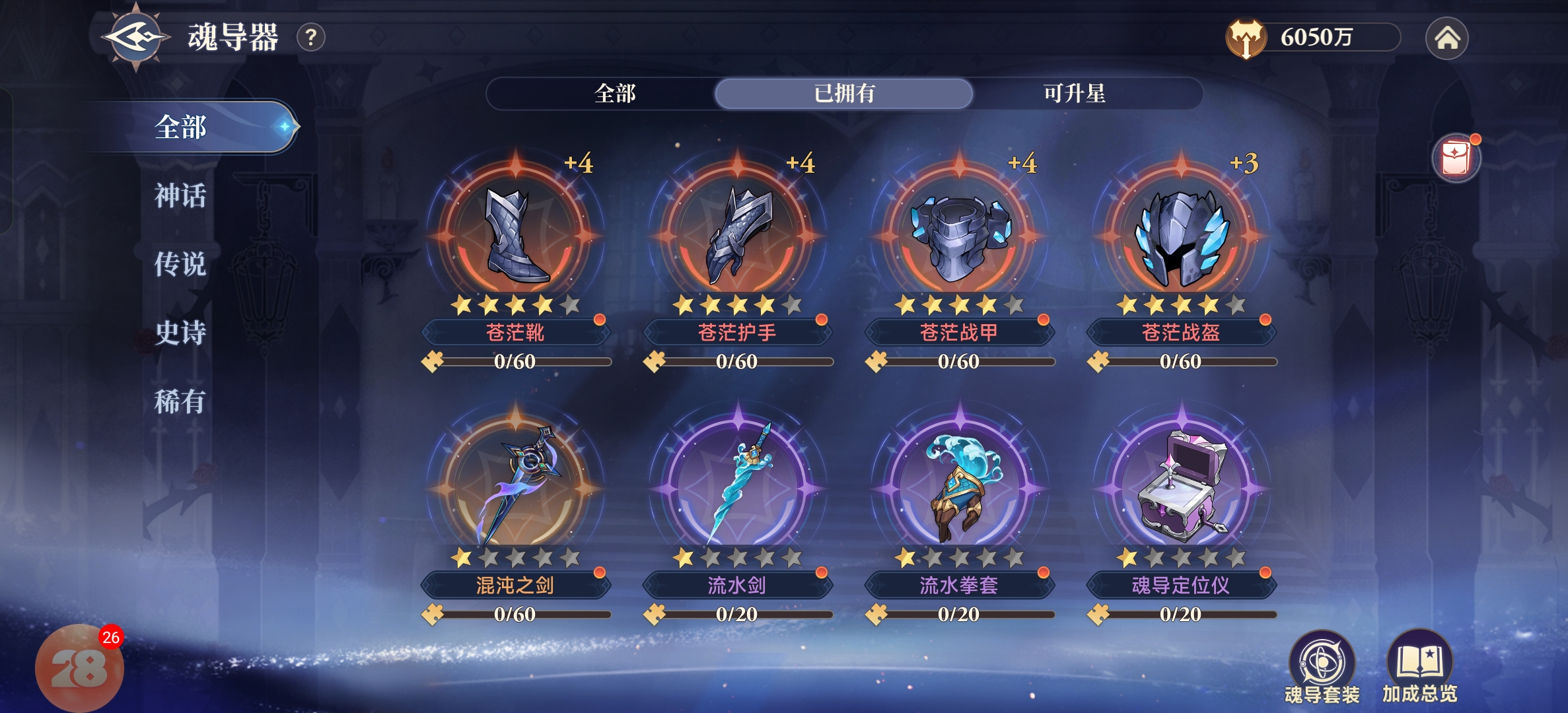Image resolution: width=1568 pixels, height=713 pixels.
Task: Select the 已拥有 tab
Action: click(843, 94)
